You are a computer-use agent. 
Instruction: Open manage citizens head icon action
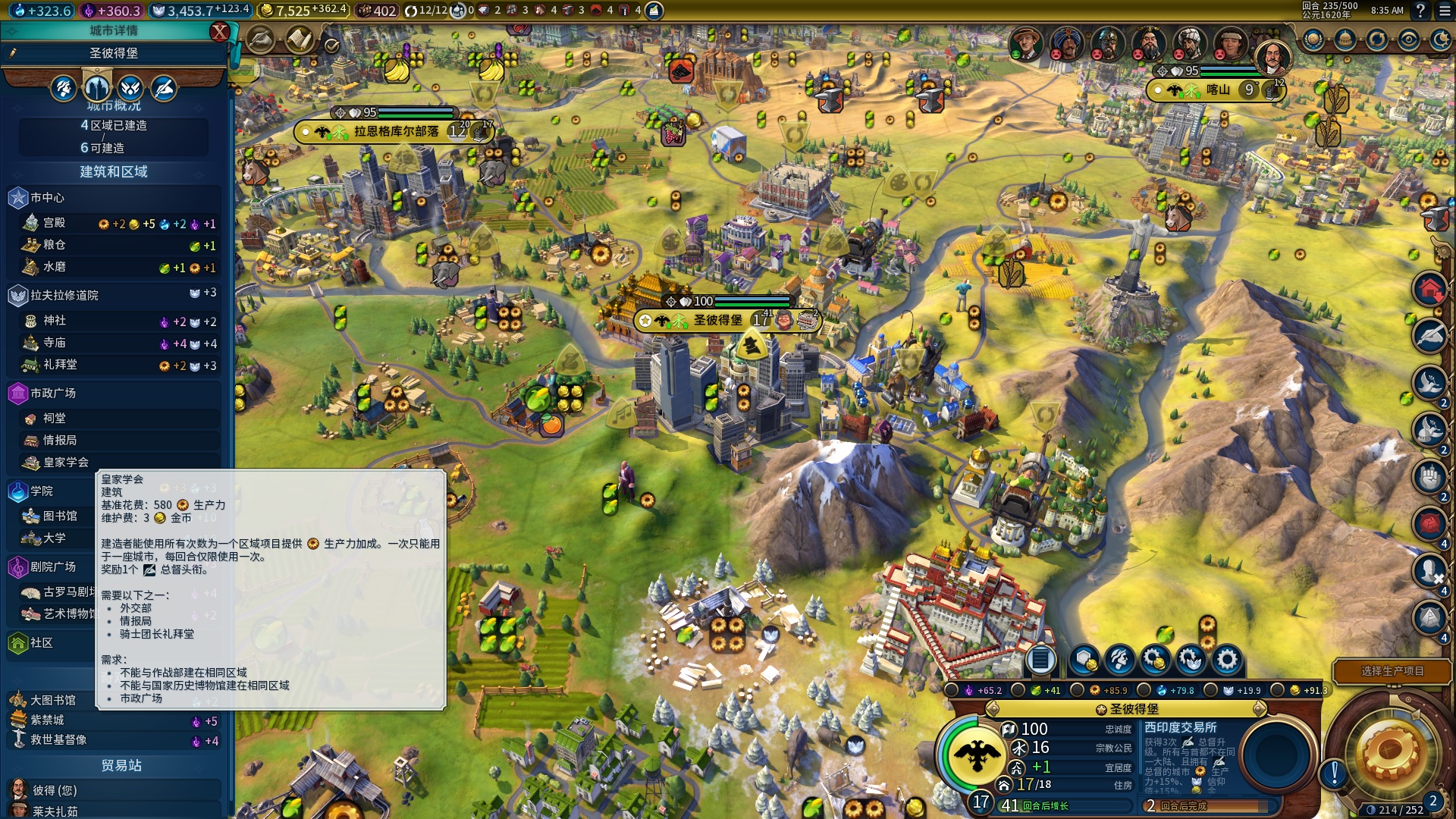[x=1120, y=660]
